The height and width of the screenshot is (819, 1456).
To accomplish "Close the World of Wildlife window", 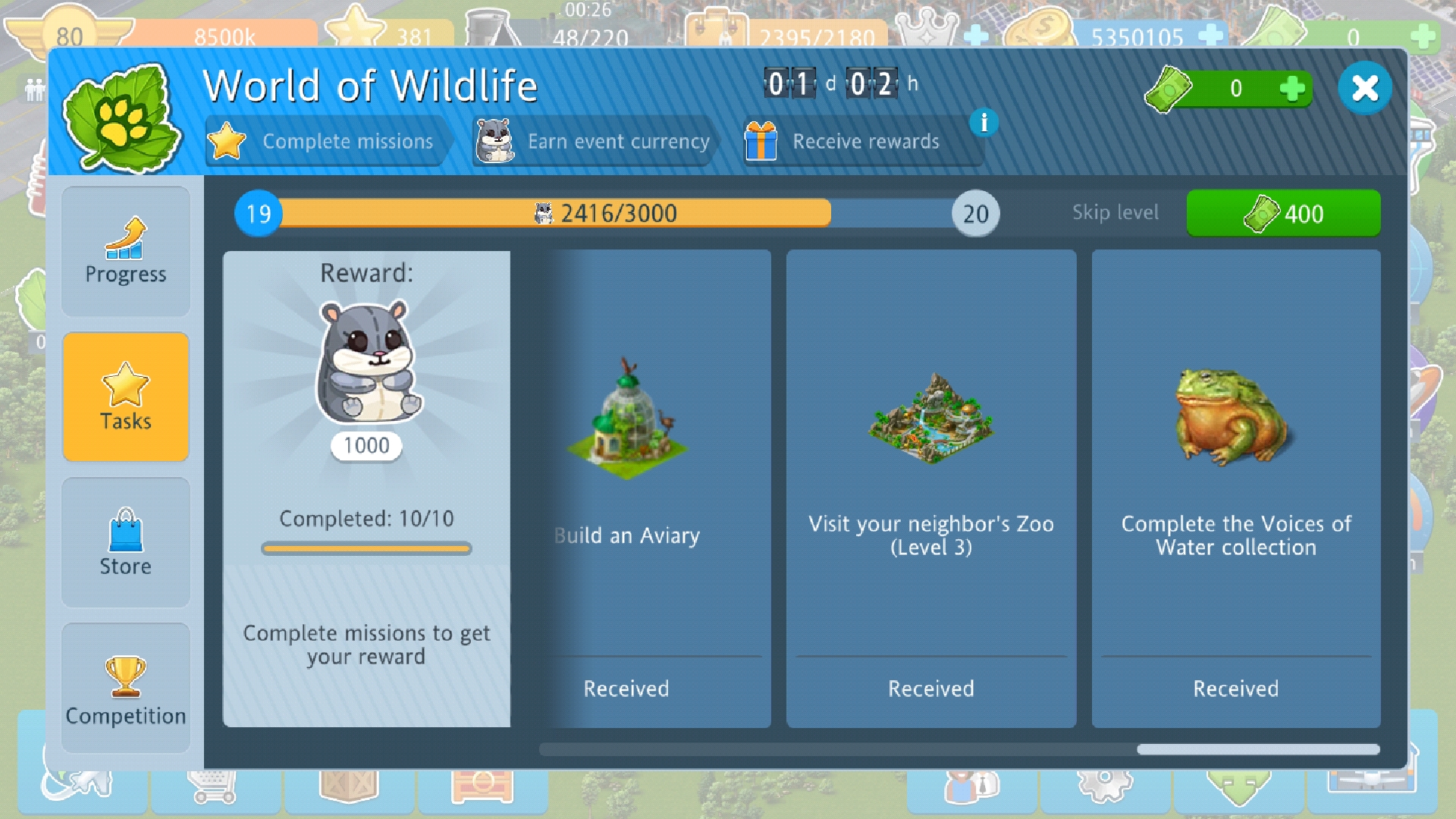I will click(1364, 88).
